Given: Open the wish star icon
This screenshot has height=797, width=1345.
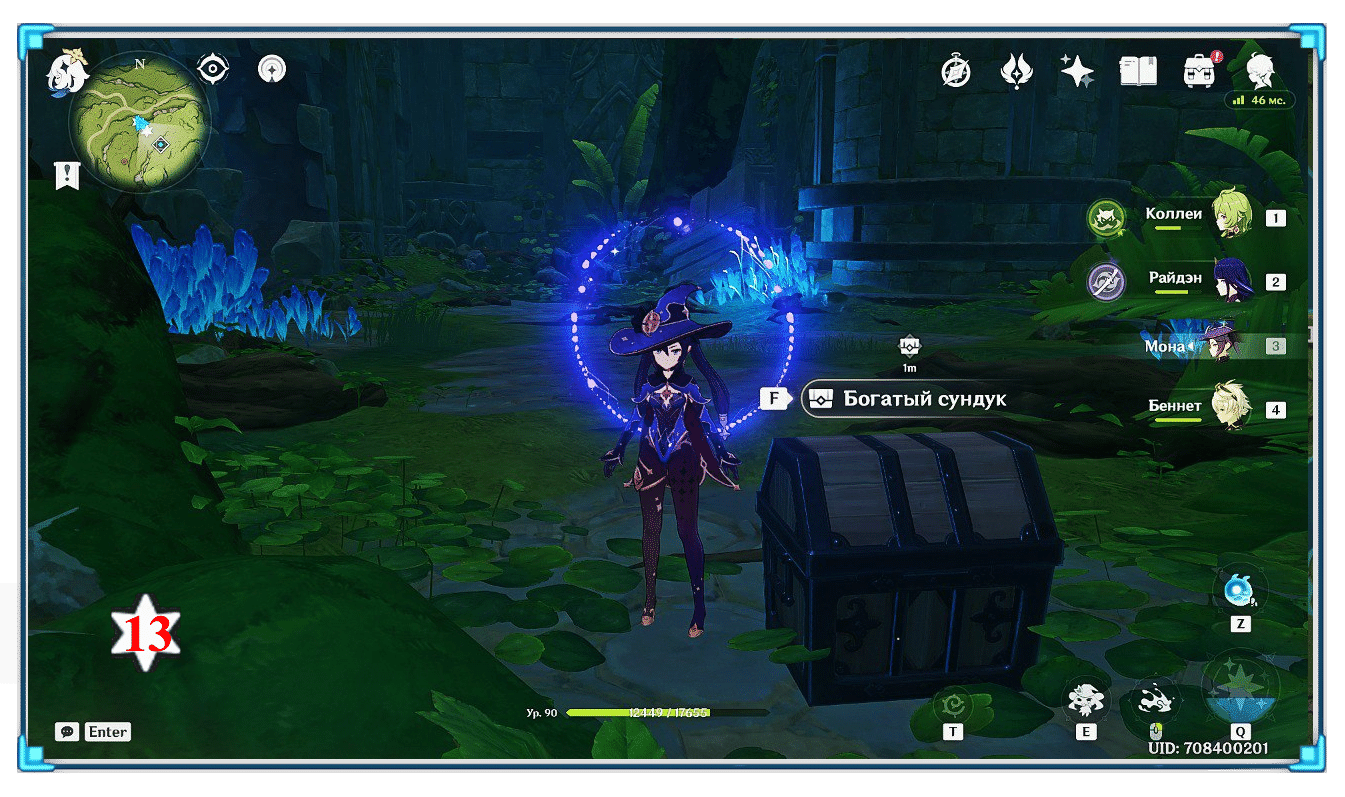Looking at the screenshot, I should (x=1077, y=71).
